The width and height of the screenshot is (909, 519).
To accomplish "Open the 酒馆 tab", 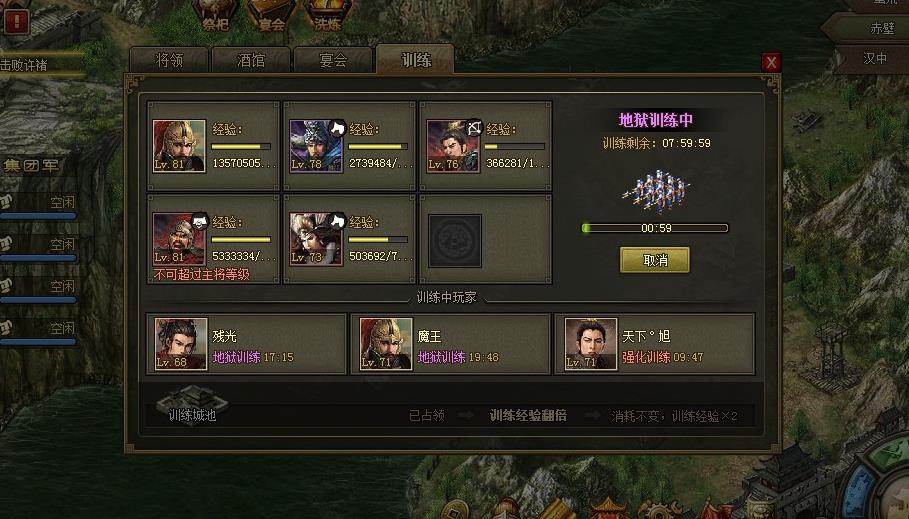I will point(251,60).
